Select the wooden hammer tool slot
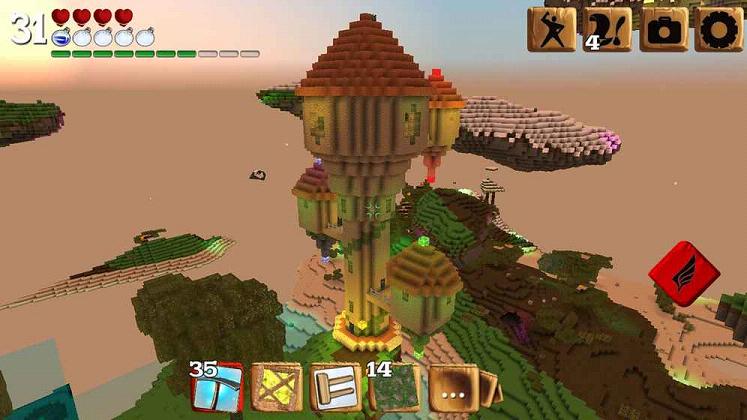 coord(335,388)
